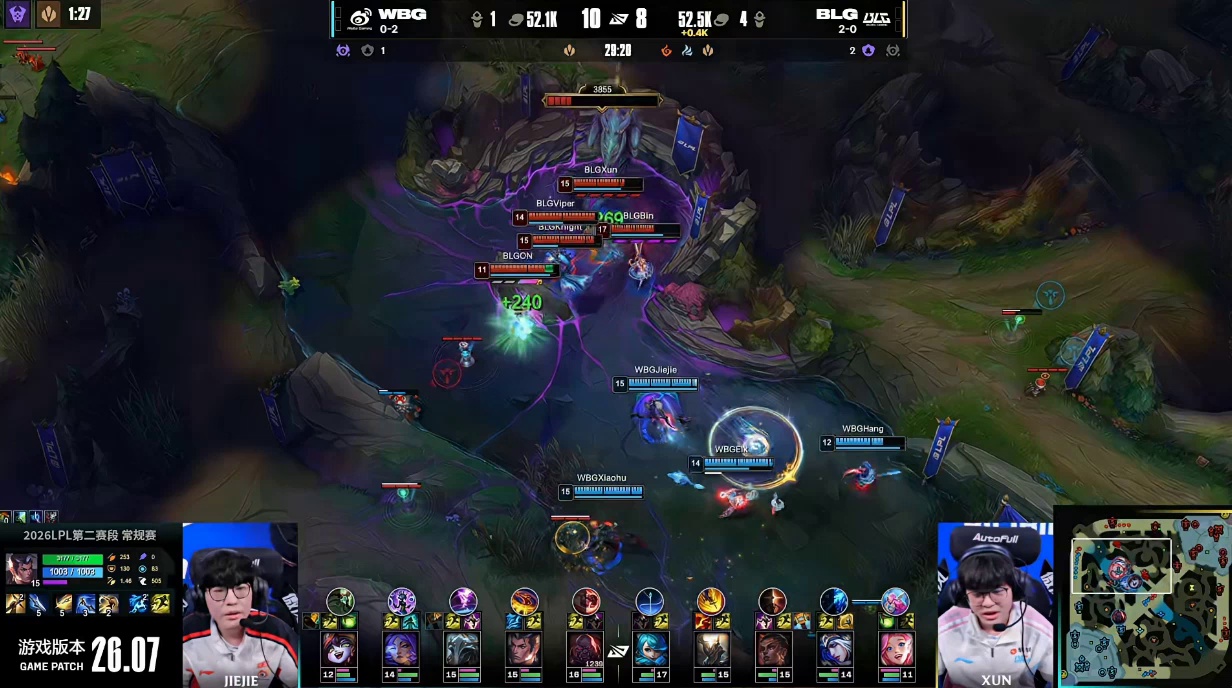1232x688 pixels.
Task: Select Gwen's champion portrait in the scoreboard
Action: coord(649,648)
